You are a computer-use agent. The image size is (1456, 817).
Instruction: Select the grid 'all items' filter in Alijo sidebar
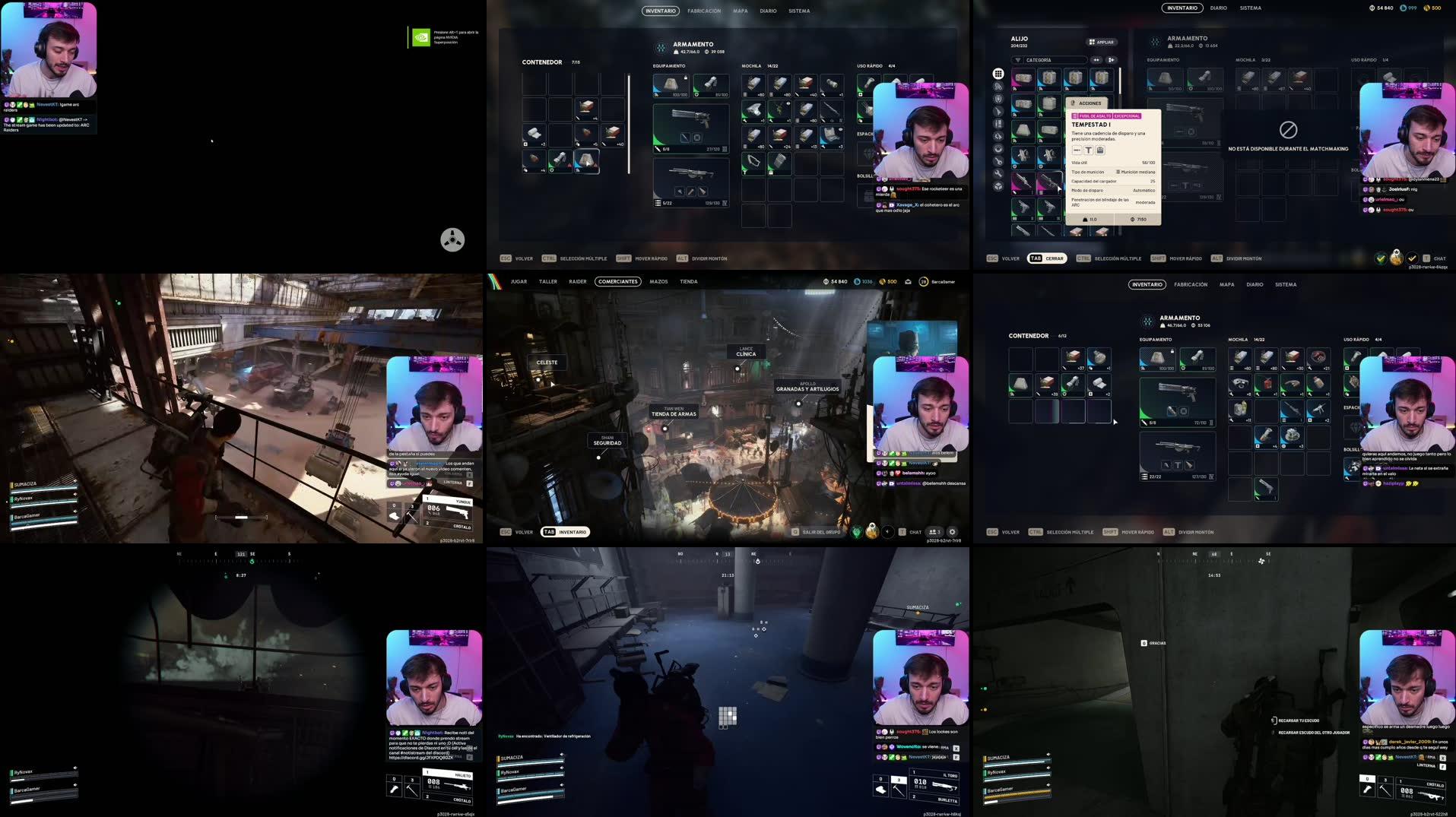click(x=998, y=74)
